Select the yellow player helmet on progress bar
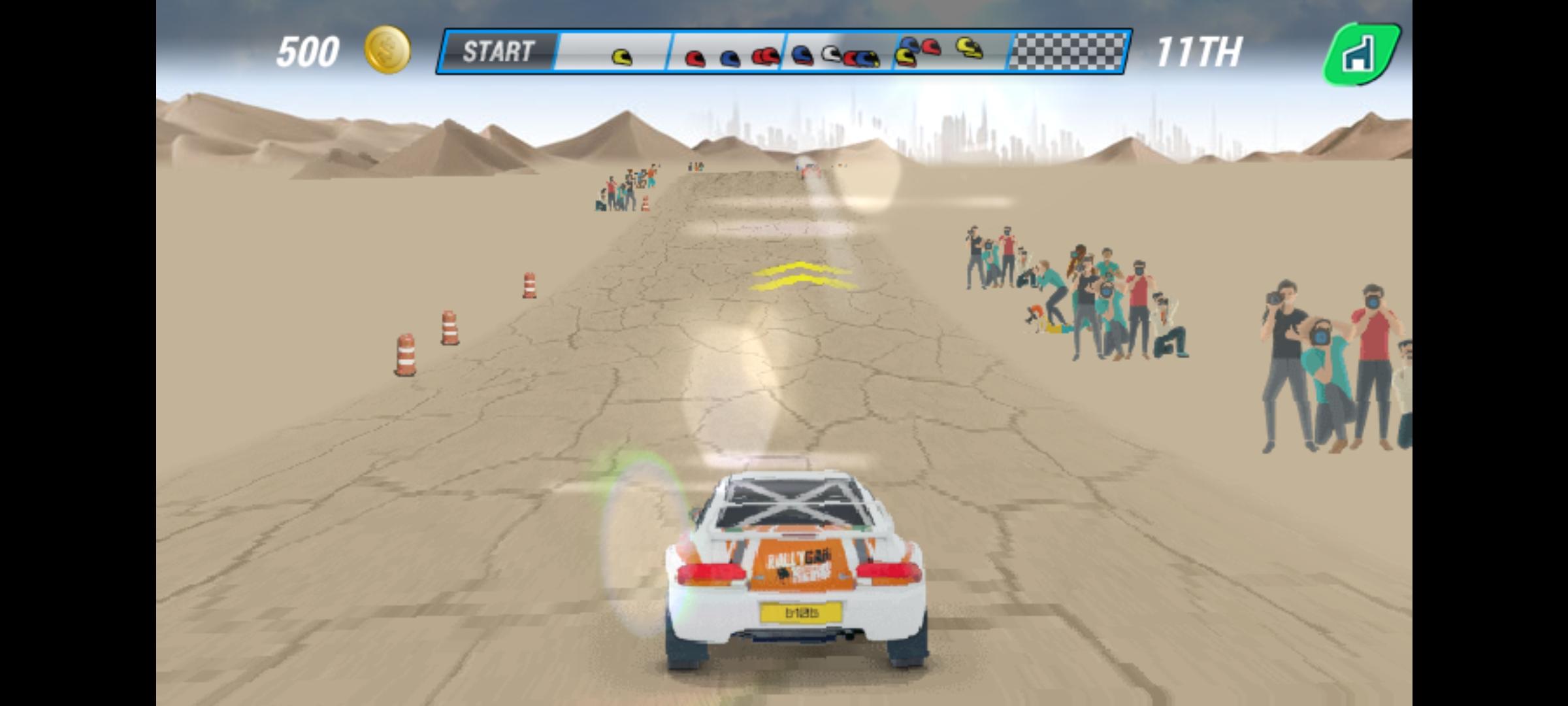Screen dimensions: 1568x706 point(623,56)
